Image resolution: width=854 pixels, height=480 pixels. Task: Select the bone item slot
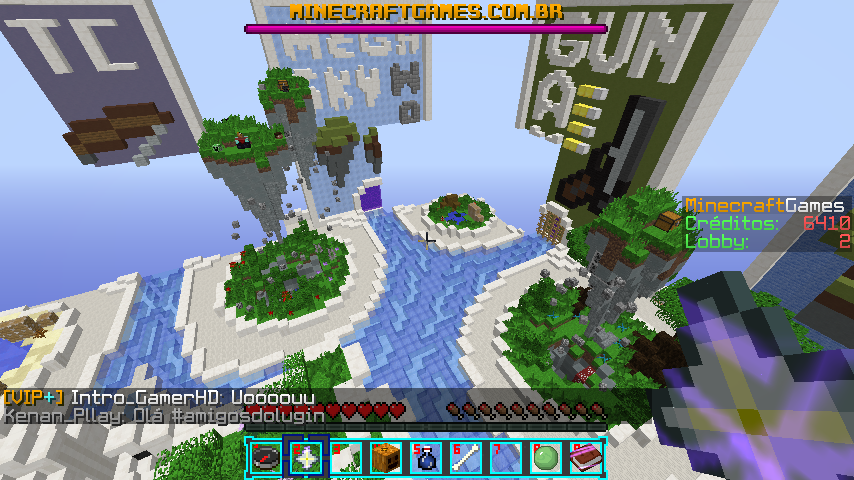coord(464,458)
